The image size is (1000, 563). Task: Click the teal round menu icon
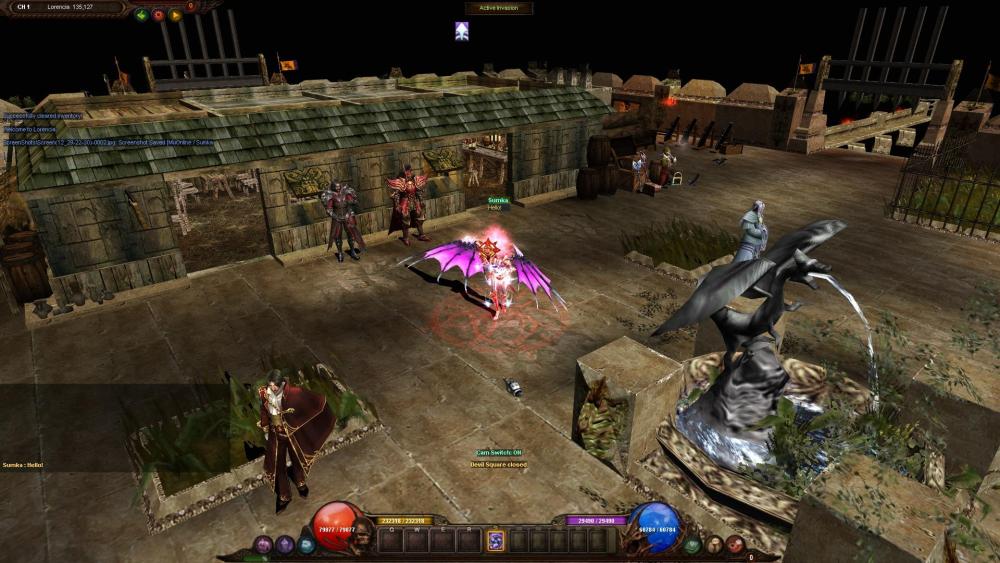[306, 545]
